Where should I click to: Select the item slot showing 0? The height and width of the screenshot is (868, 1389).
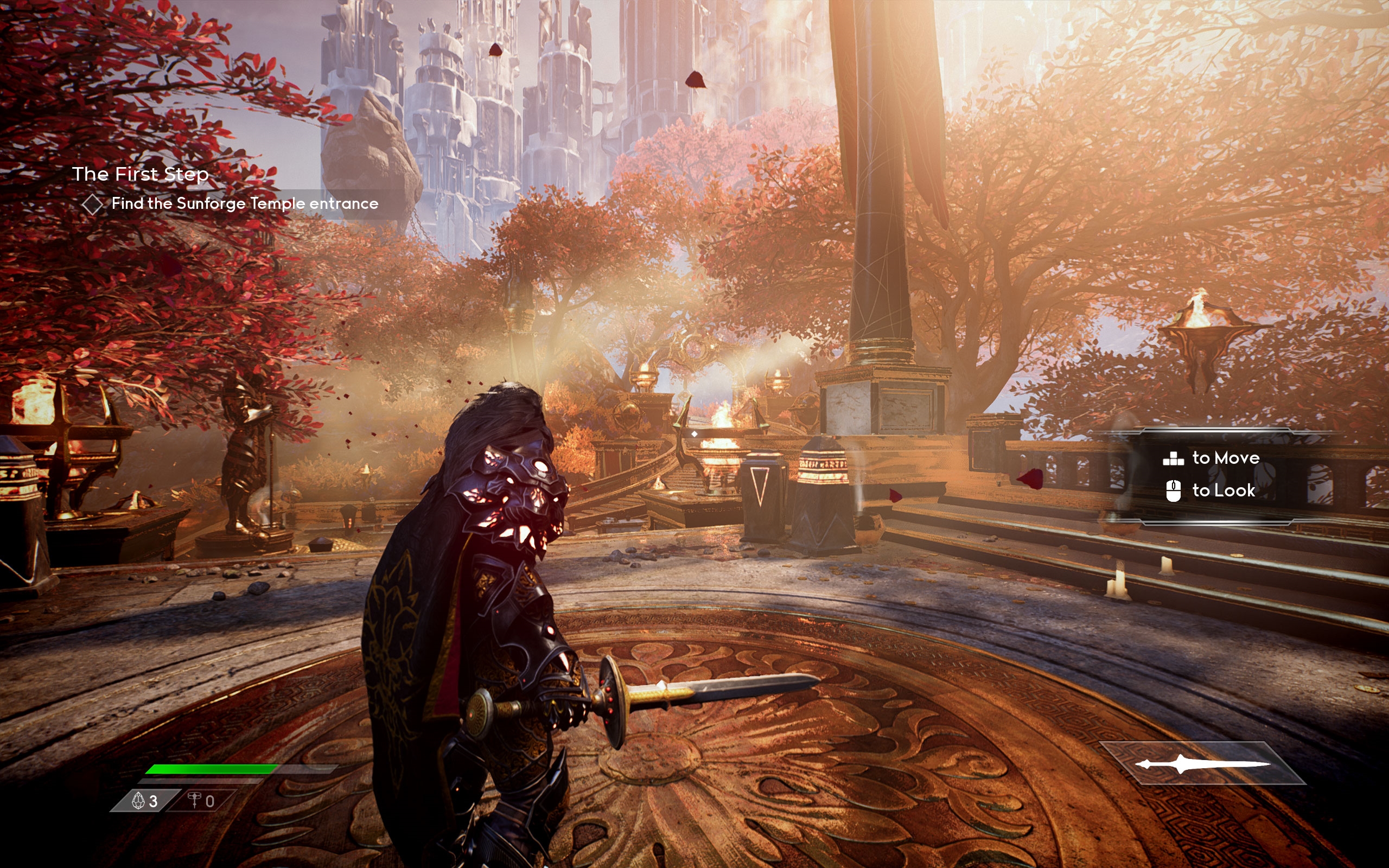coord(202,801)
